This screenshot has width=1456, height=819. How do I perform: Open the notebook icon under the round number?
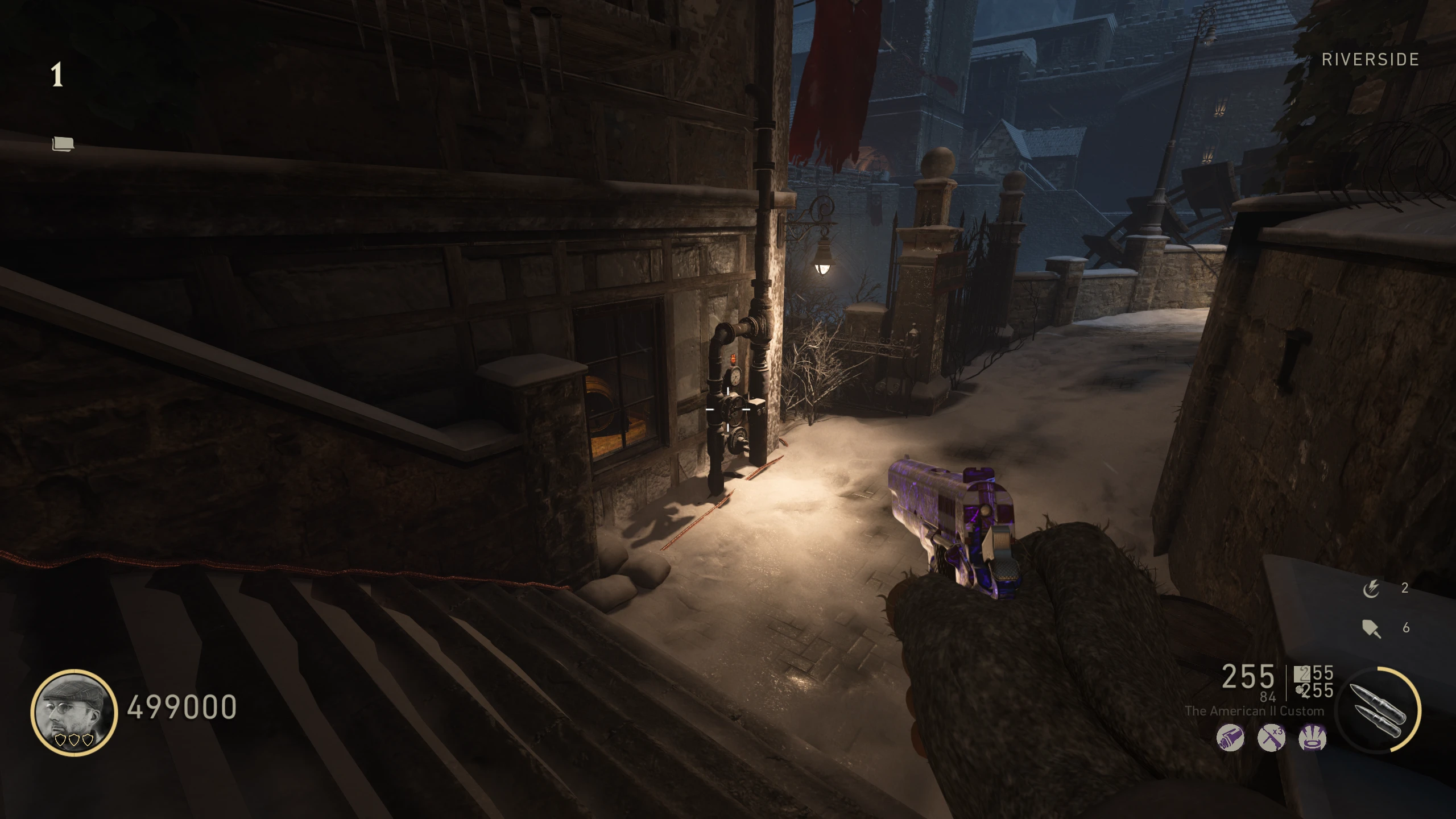click(63, 144)
